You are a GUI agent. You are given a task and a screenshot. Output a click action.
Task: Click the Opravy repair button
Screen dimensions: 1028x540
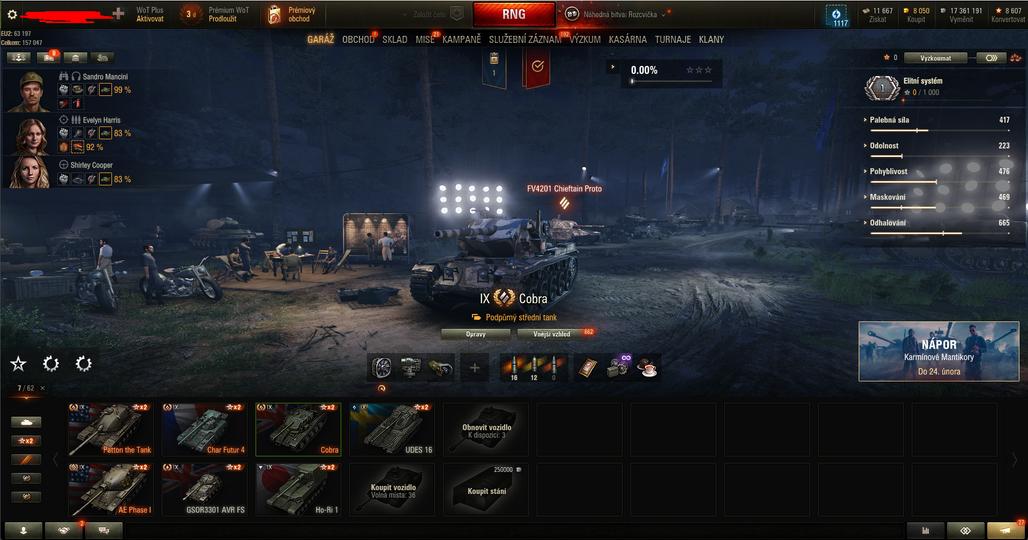(475, 333)
